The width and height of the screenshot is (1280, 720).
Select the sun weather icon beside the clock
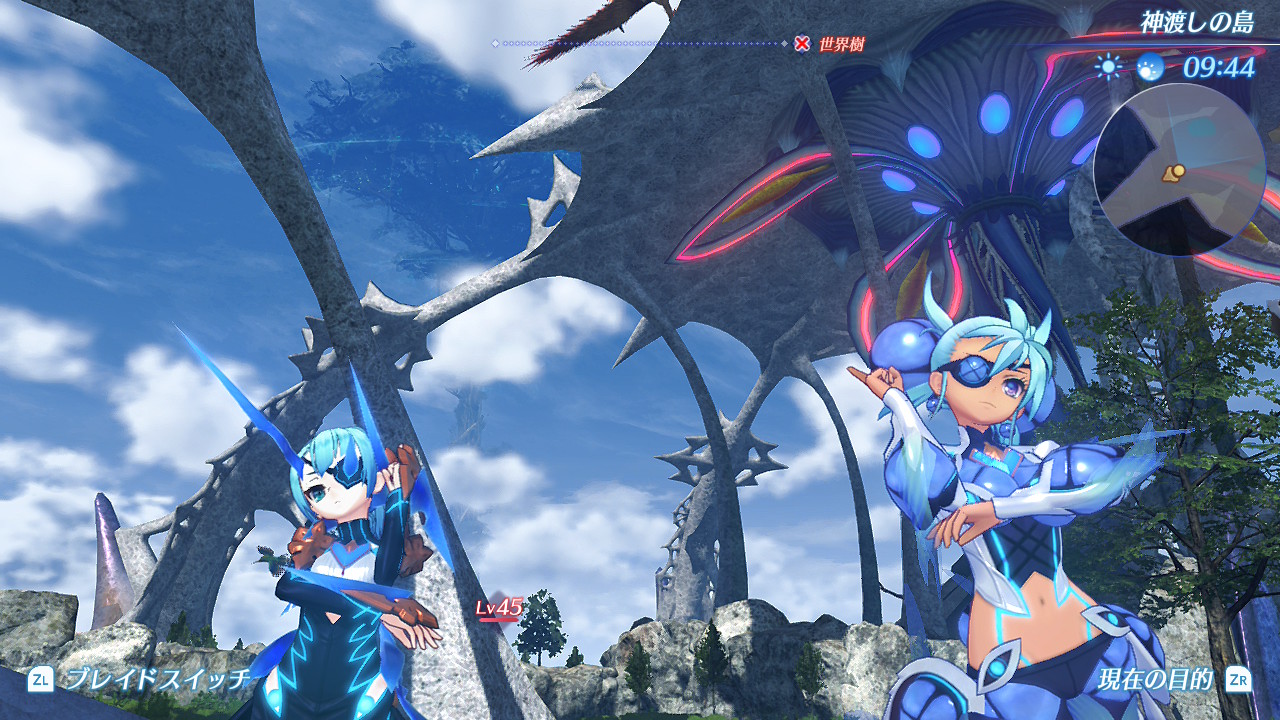tap(1108, 67)
